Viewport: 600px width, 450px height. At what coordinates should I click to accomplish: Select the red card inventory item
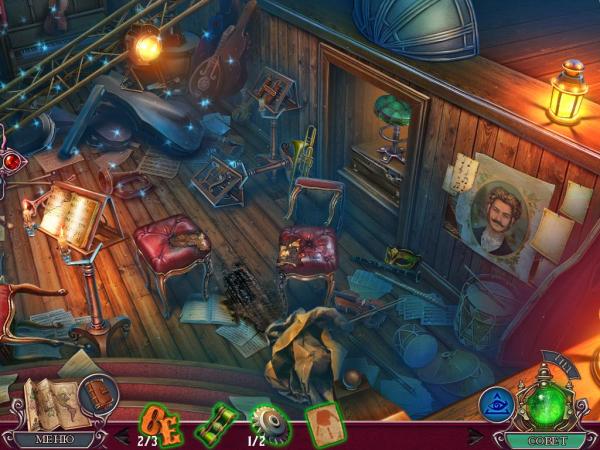click(x=323, y=421)
